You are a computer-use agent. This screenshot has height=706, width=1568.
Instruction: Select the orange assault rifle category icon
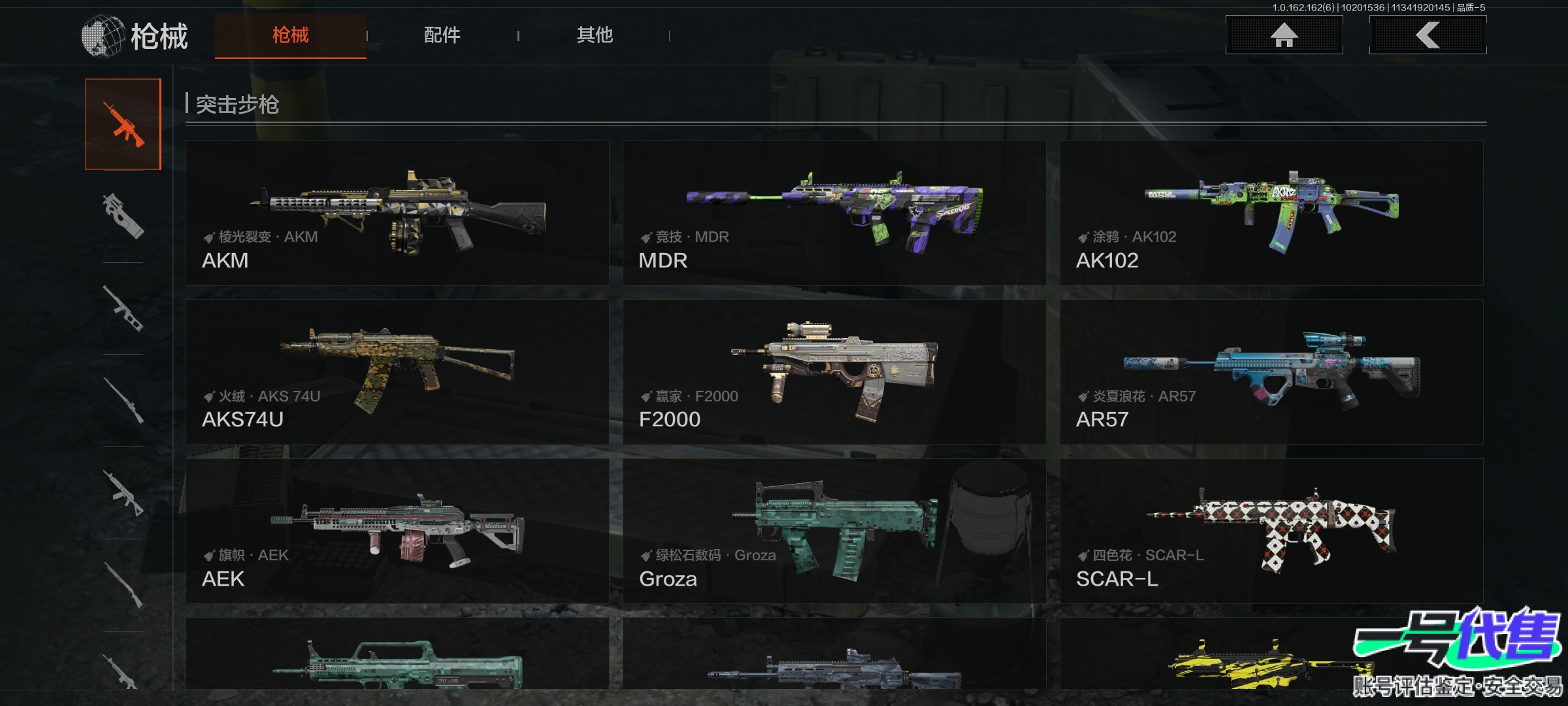click(123, 124)
